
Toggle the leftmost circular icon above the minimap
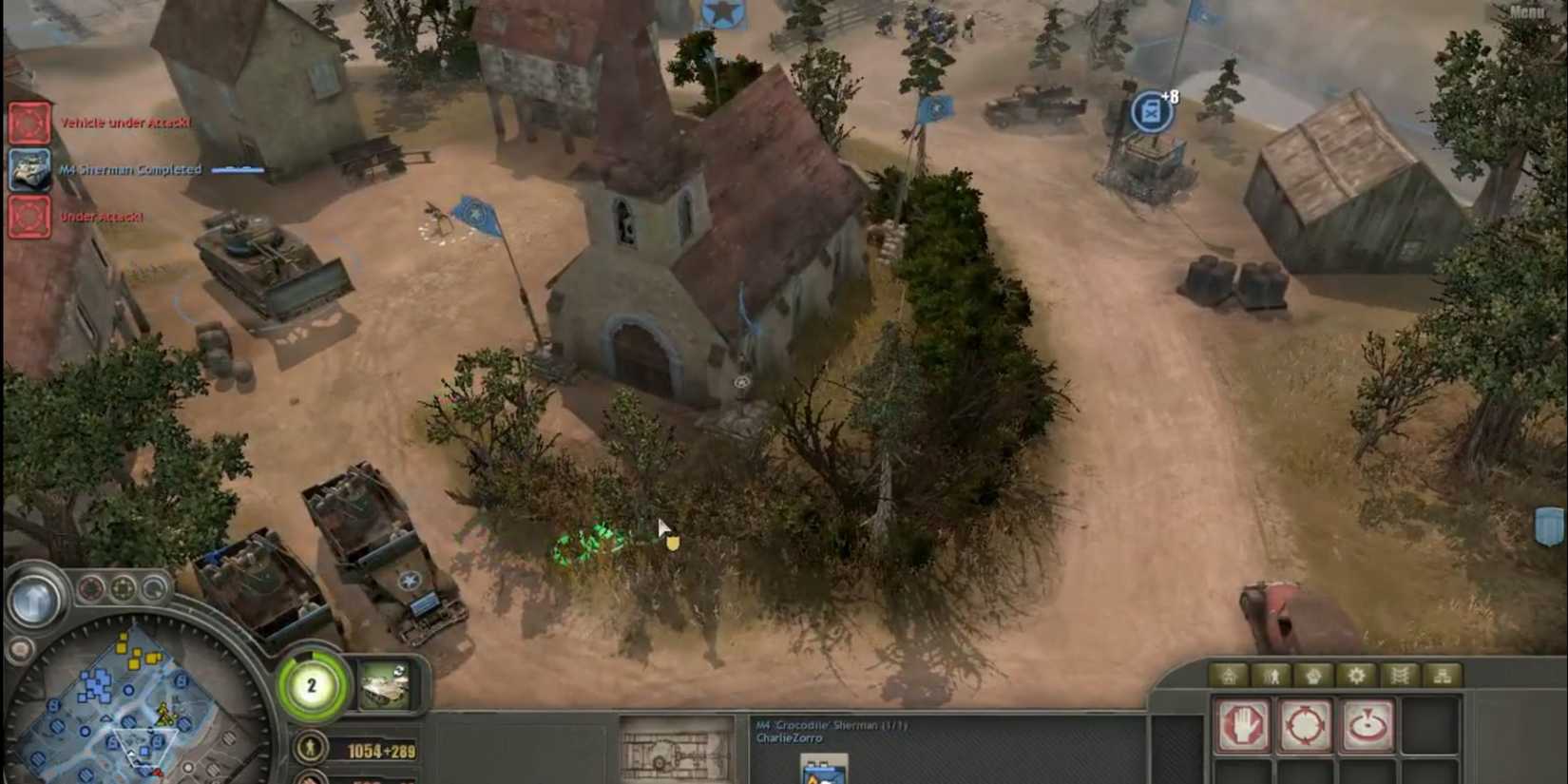coord(90,588)
